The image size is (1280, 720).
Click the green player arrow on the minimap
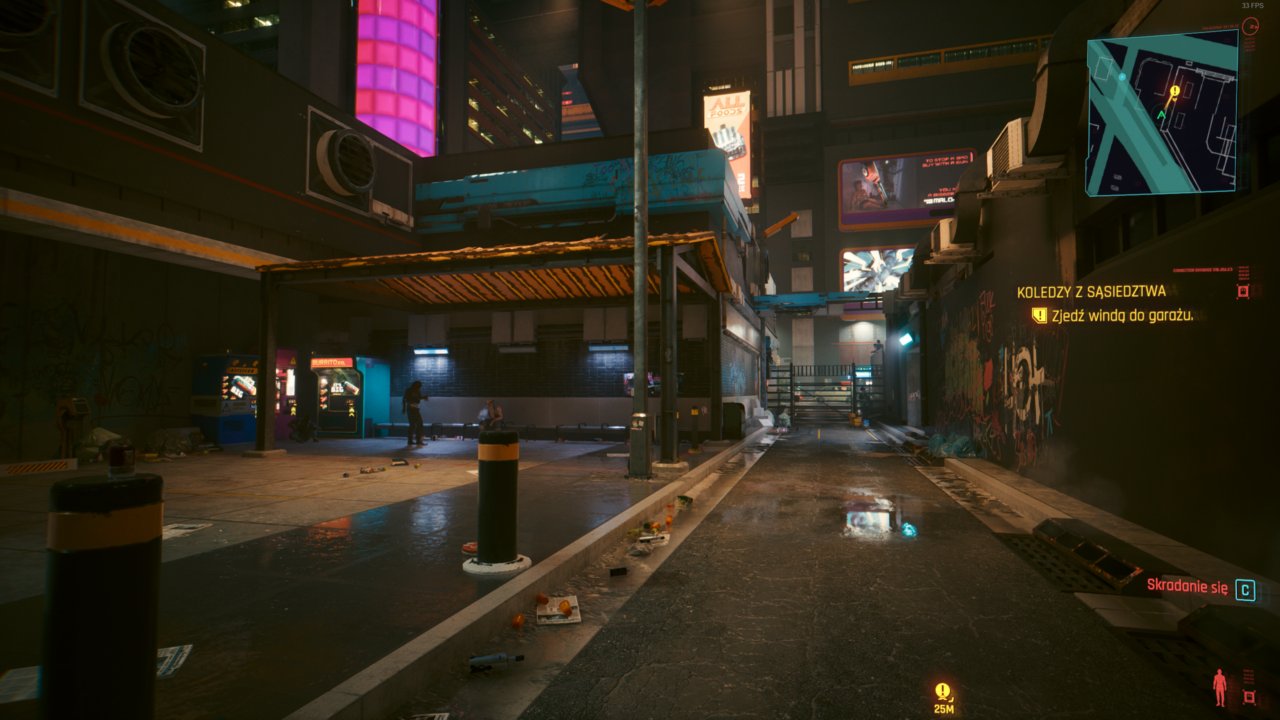point(1162,115)
